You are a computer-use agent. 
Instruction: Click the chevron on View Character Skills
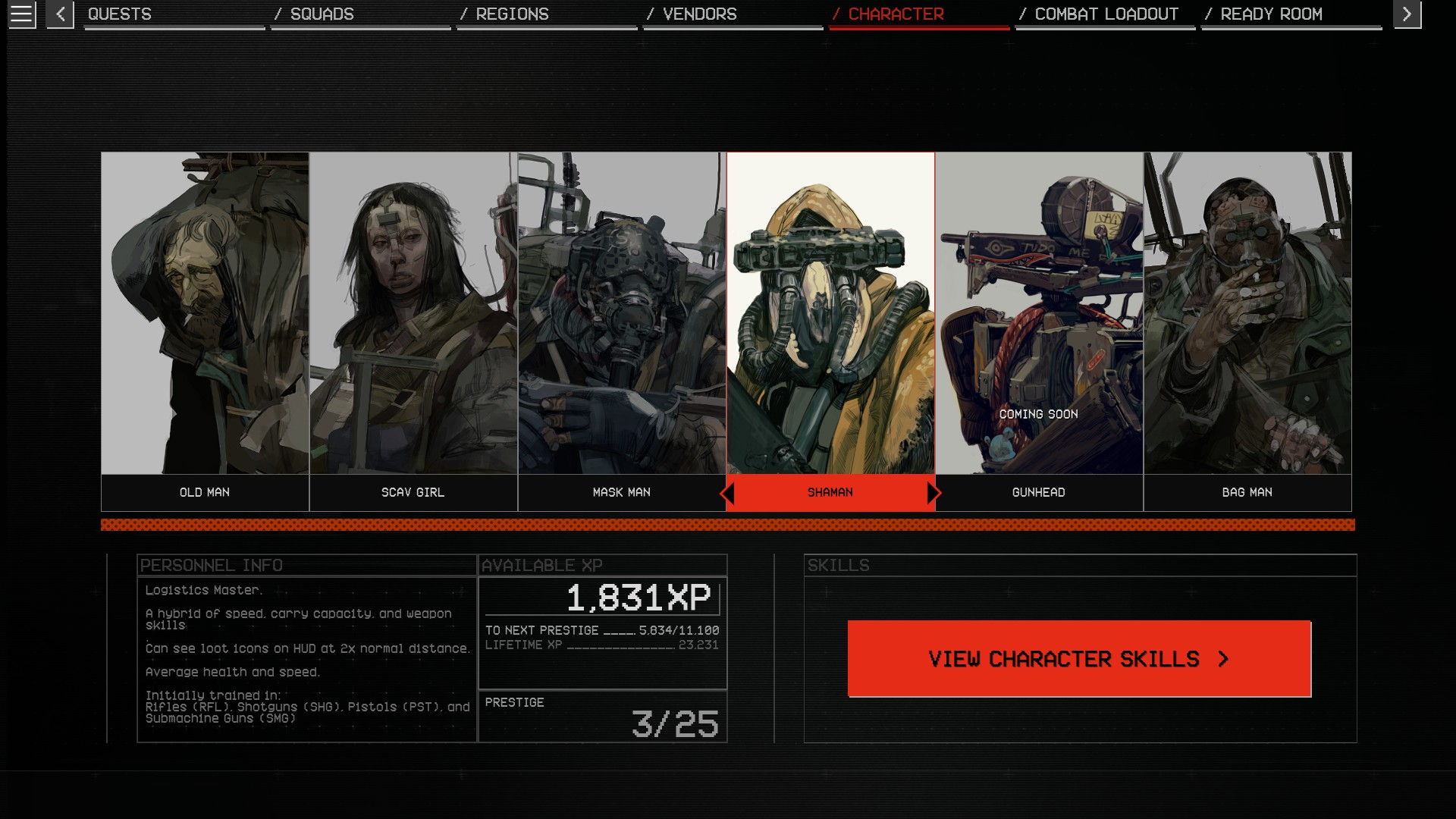click(x=1222, y=658)
